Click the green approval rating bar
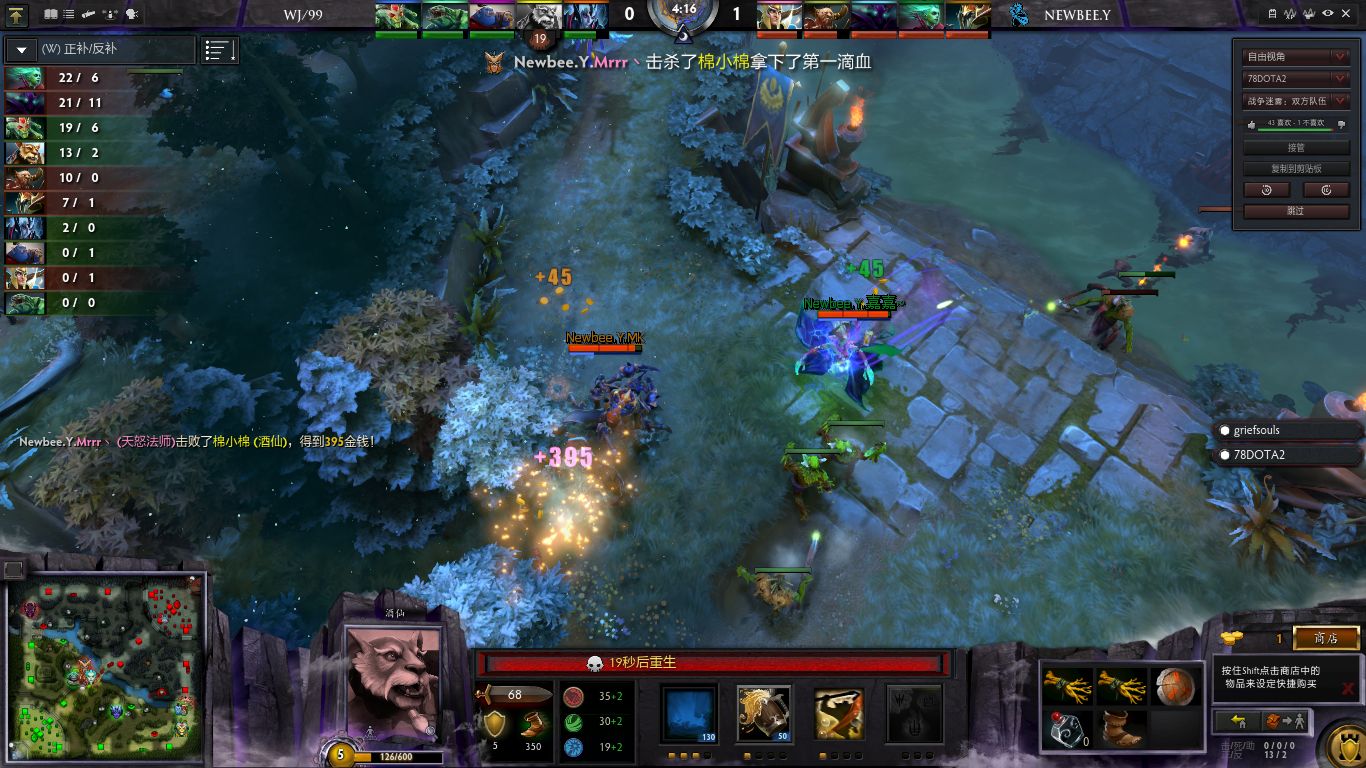 pos(1294,128)
